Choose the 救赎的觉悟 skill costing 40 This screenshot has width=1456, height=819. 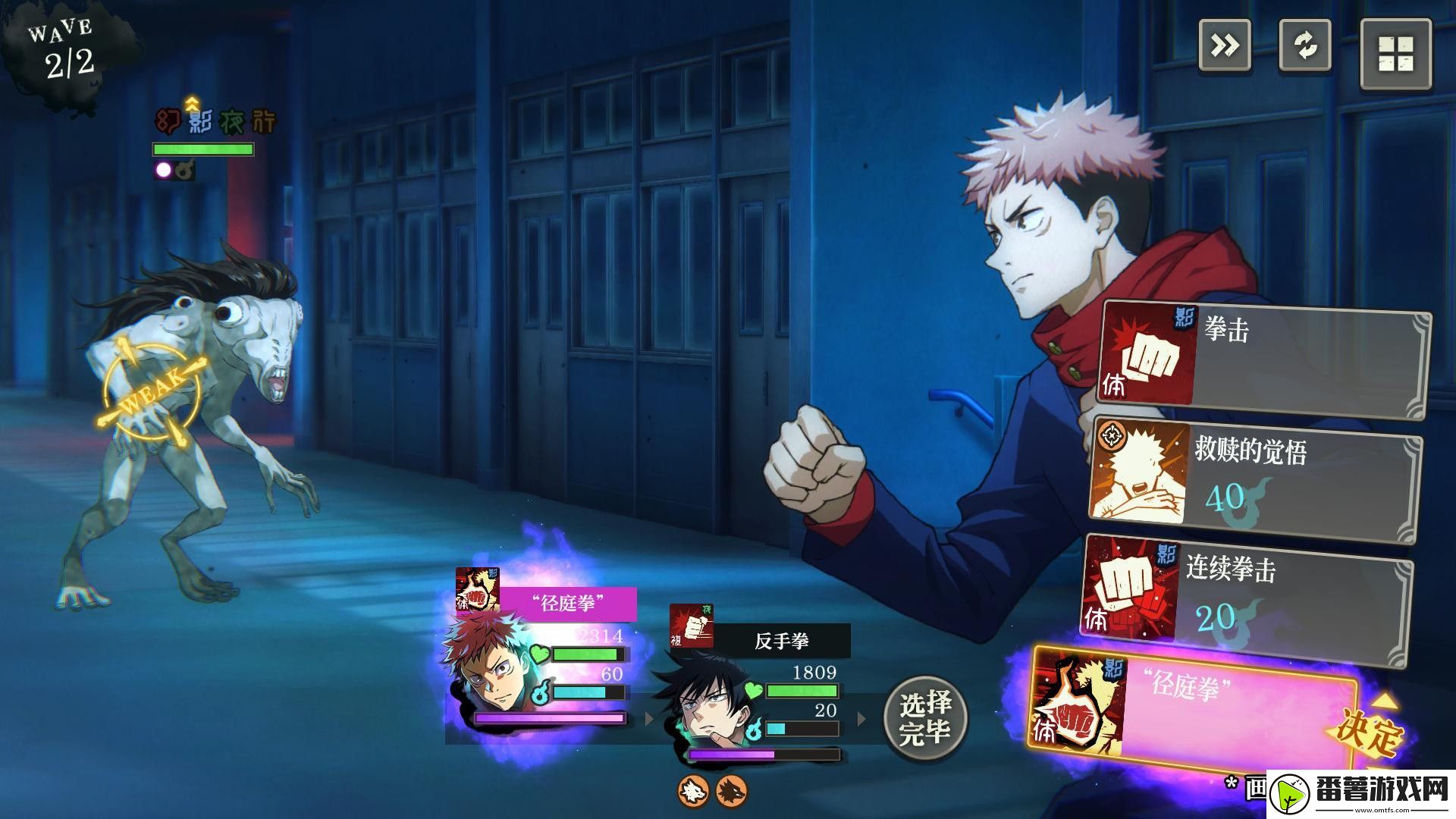point(1256,479)
